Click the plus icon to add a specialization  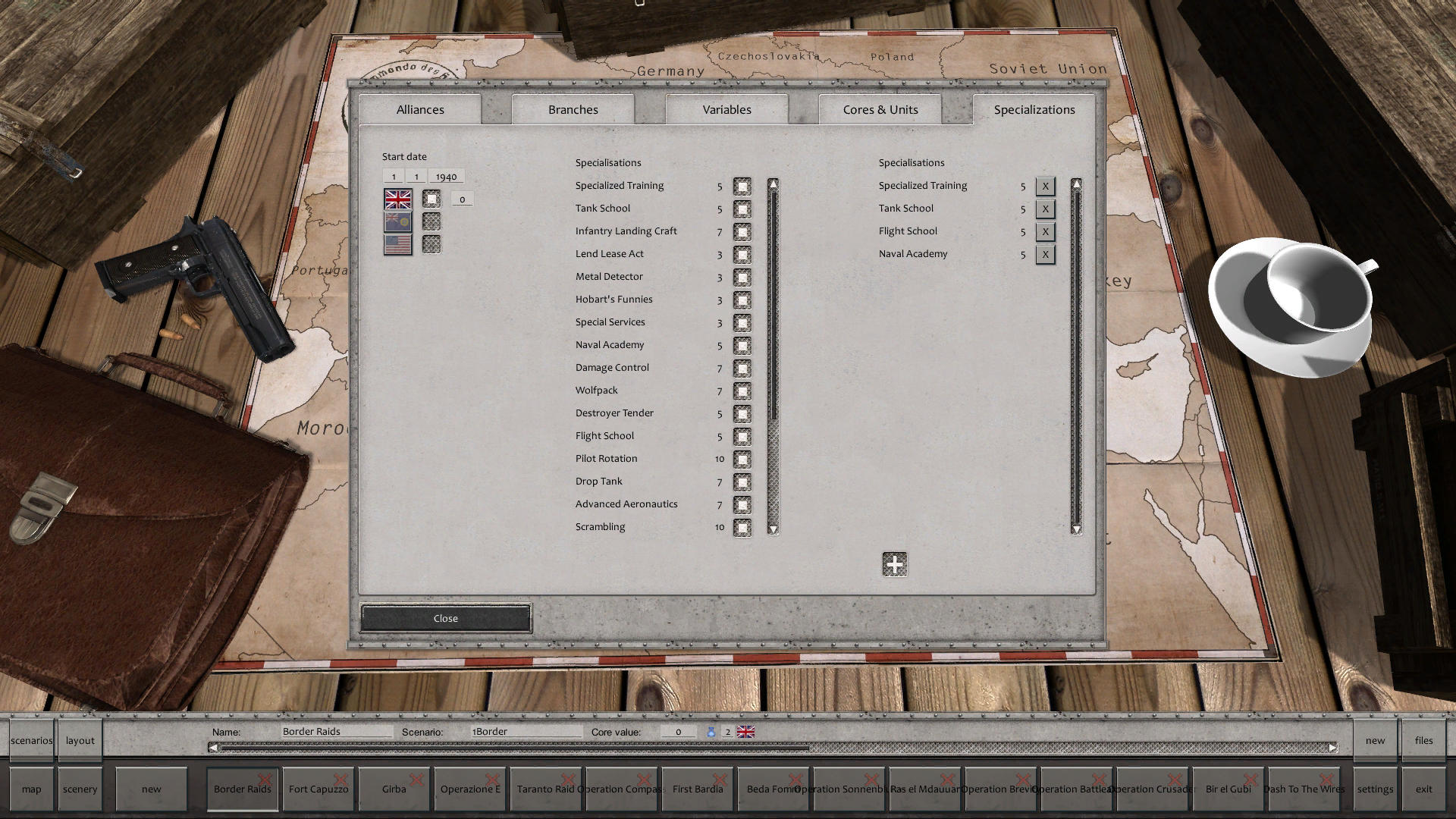893,565
